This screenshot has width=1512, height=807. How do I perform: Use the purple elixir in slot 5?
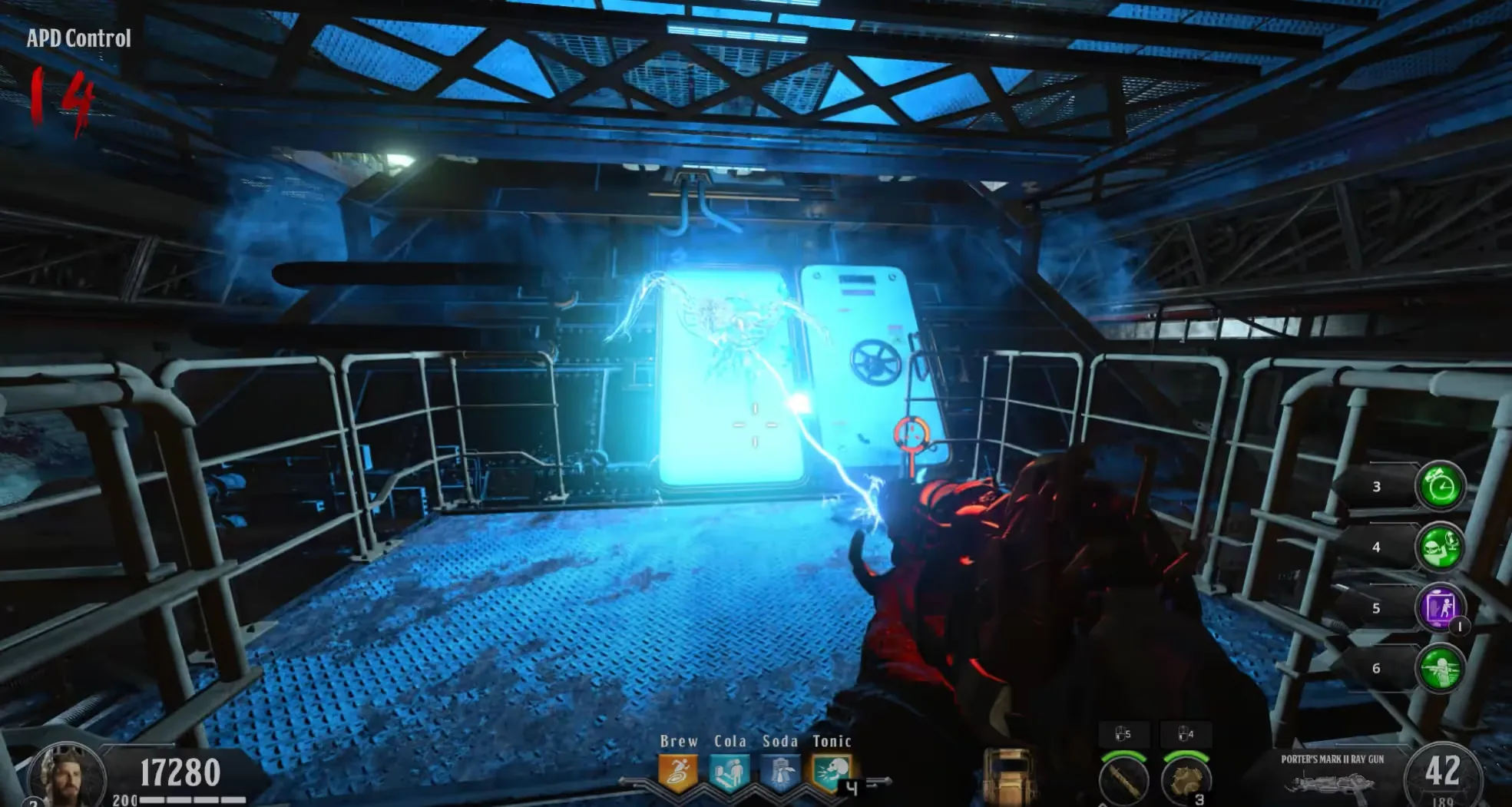pos(1440,607)
